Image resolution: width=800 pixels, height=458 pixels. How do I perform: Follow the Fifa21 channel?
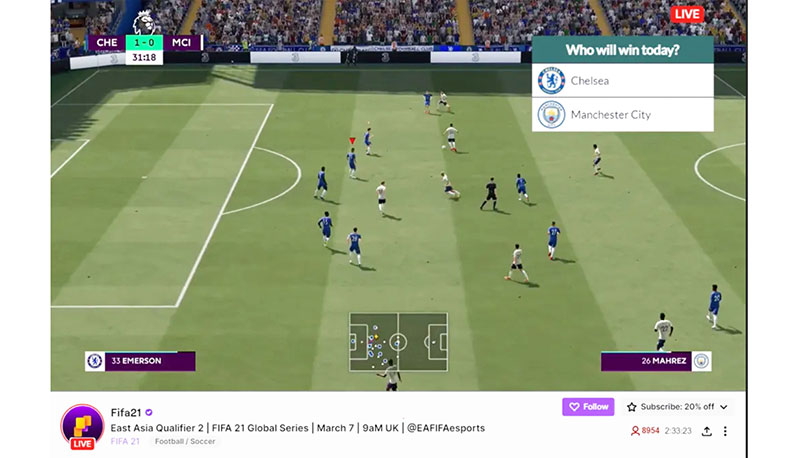(587, 407)
